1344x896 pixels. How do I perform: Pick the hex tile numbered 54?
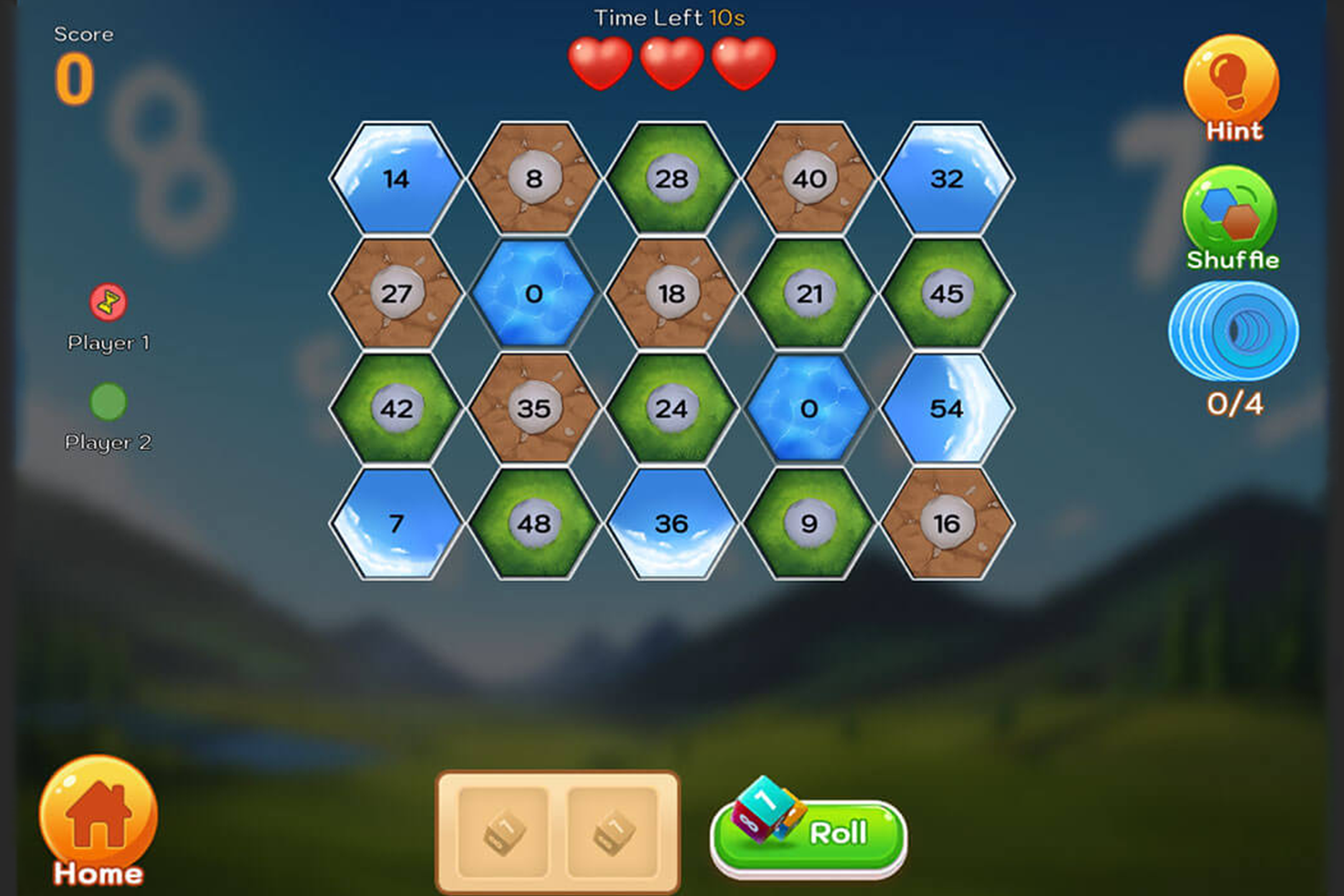click(x=946, y=409)
